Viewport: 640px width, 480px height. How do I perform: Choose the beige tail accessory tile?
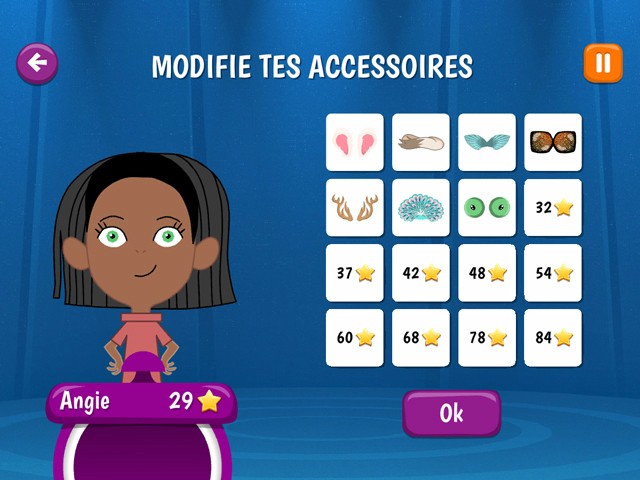click(421, 142)
